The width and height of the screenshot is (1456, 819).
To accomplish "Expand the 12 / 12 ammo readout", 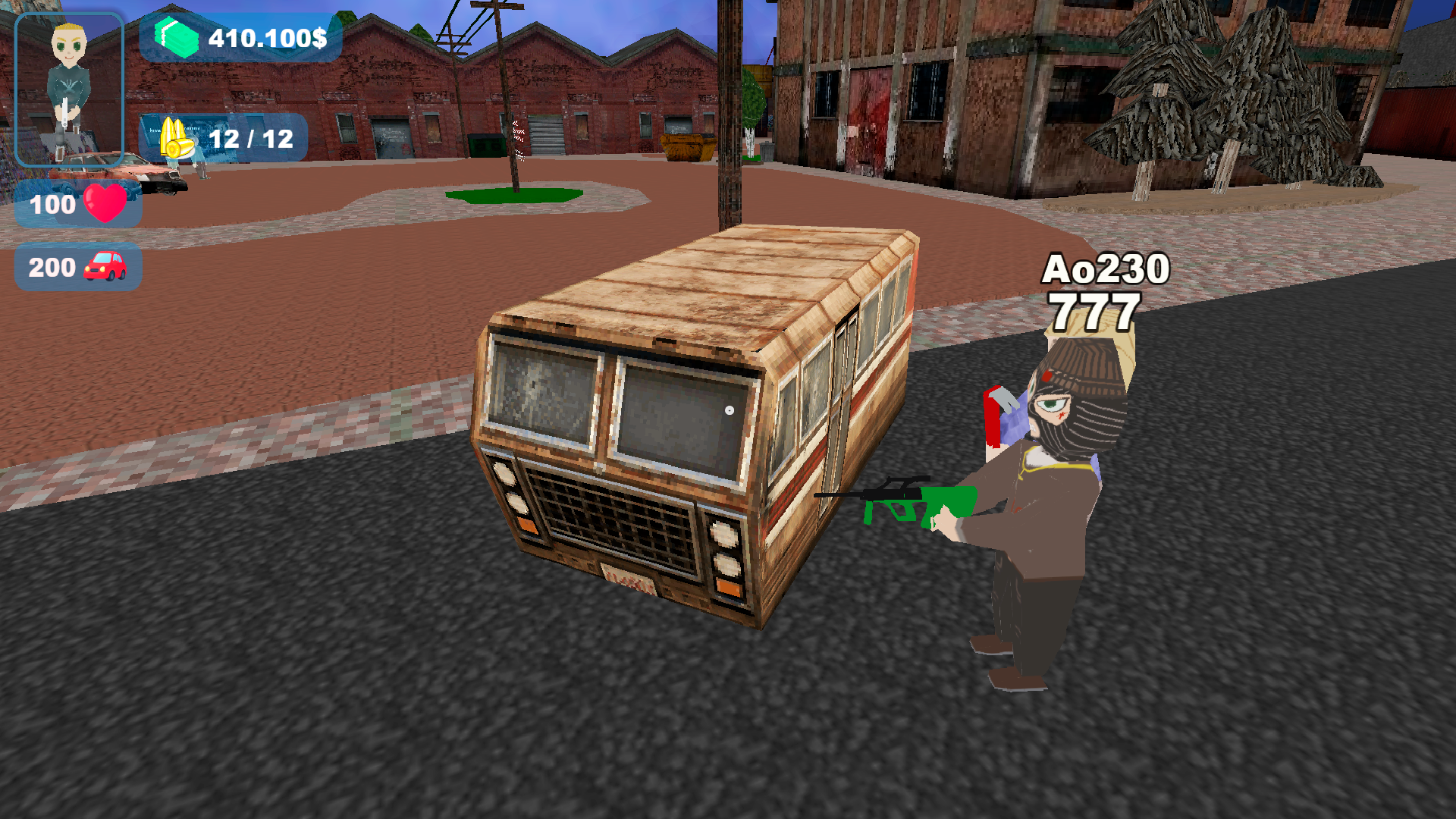I will [250, 139].
